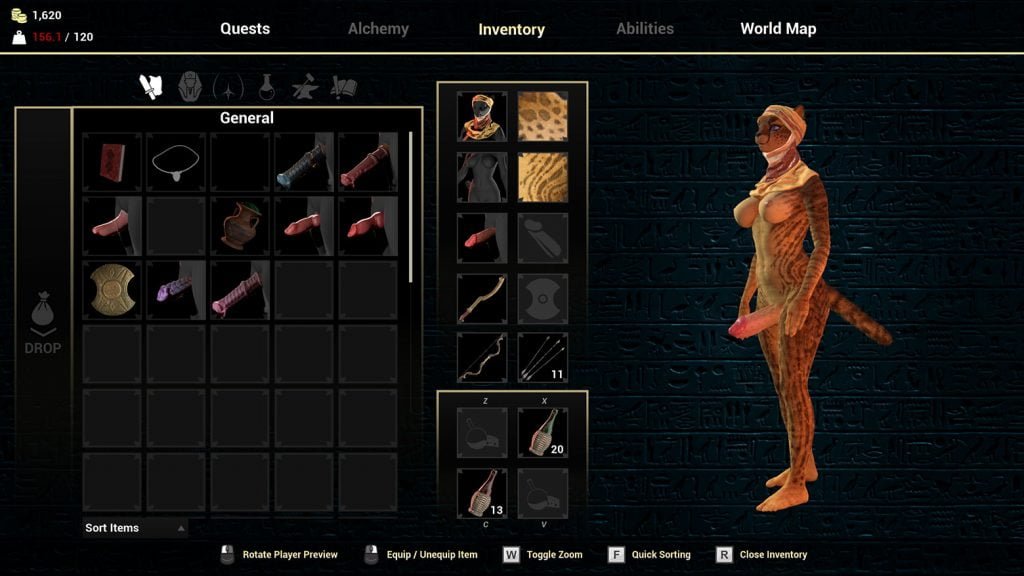
Task: Show the pharaoh mask item category
Action: (x=190, y=87)
